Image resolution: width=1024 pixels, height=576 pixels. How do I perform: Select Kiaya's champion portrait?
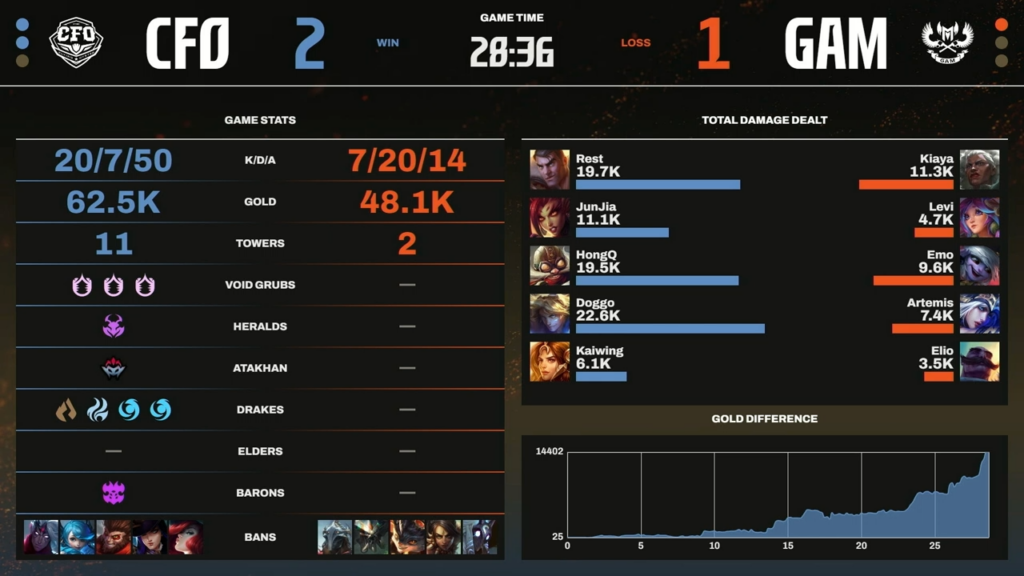point(979,169)
